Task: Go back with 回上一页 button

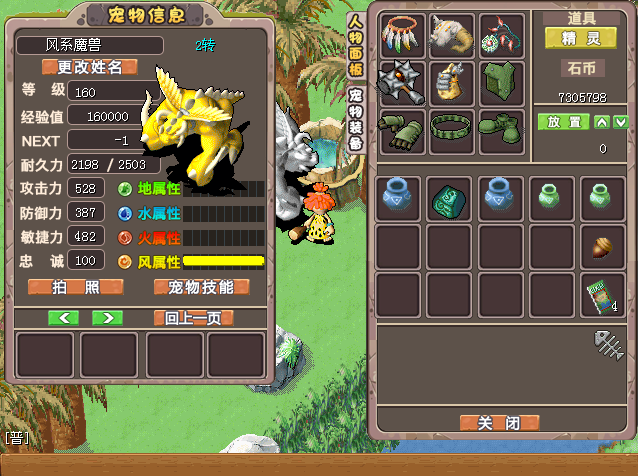Action: [x=194, y=318]
